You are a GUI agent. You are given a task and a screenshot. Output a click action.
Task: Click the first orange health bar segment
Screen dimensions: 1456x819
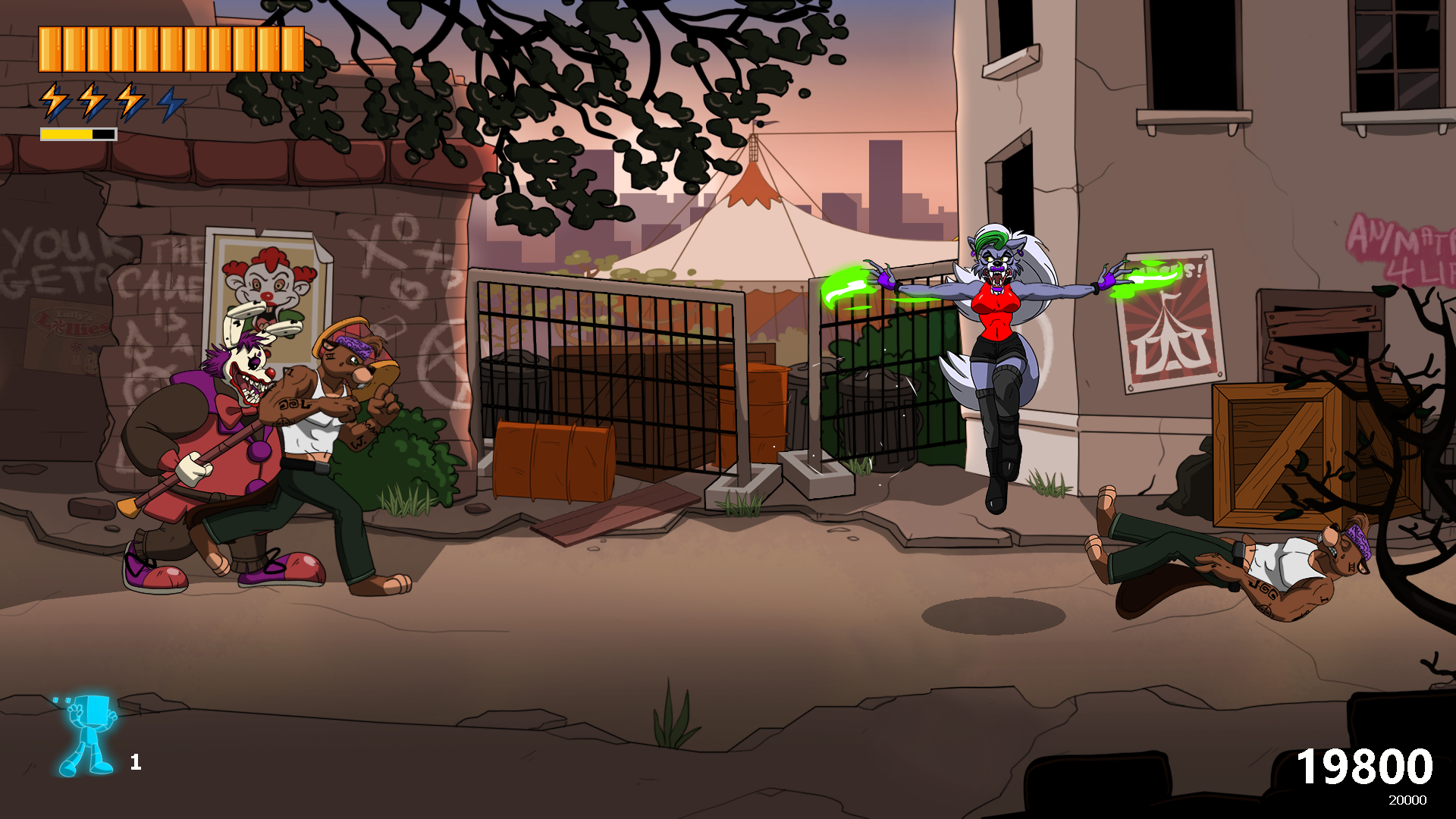click(x=51, y=47)
